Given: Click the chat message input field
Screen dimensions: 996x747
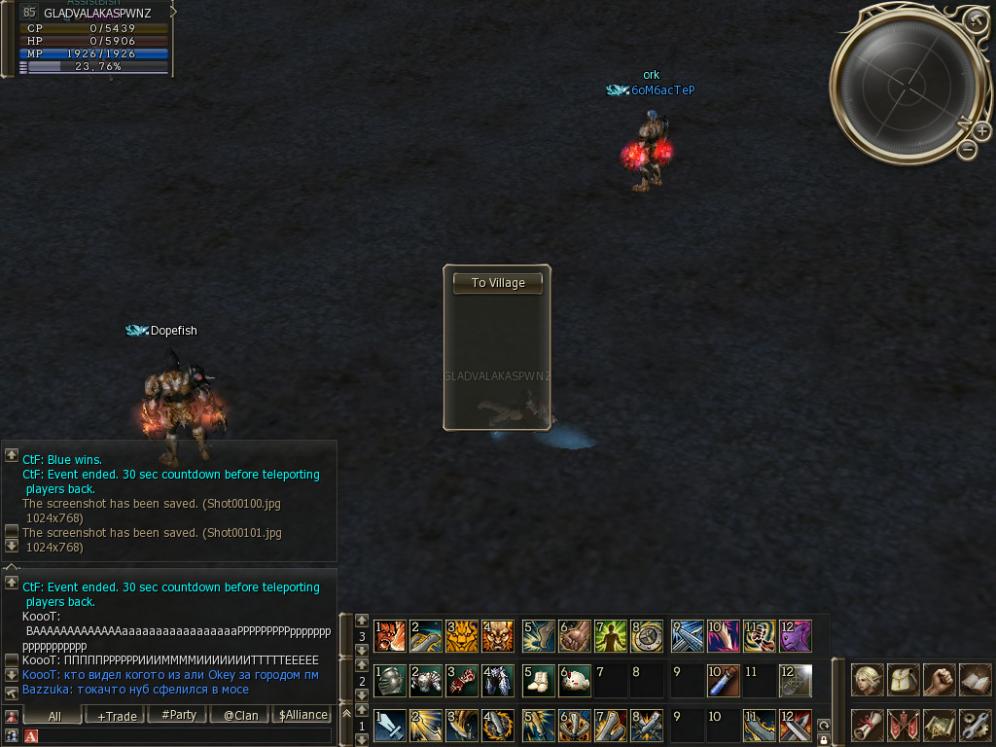Looking at the screenshot, I should click(x=185, y=736).
